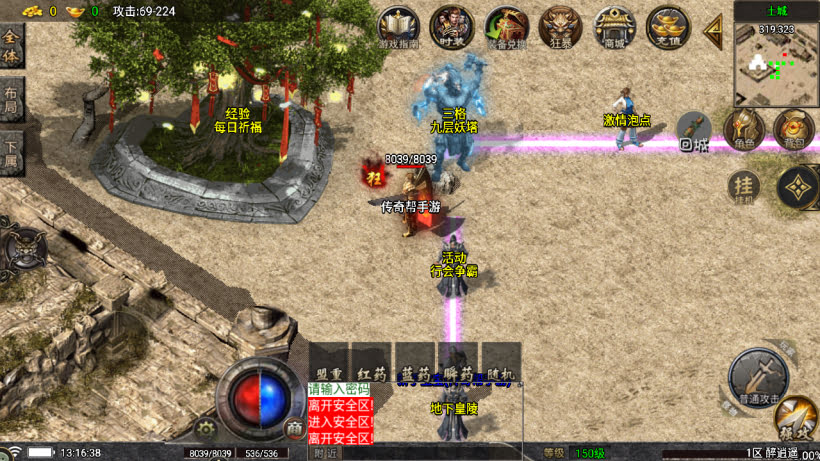Select the 随机 random teleport slot
The image size is (820, 461).
pos(501,362)
